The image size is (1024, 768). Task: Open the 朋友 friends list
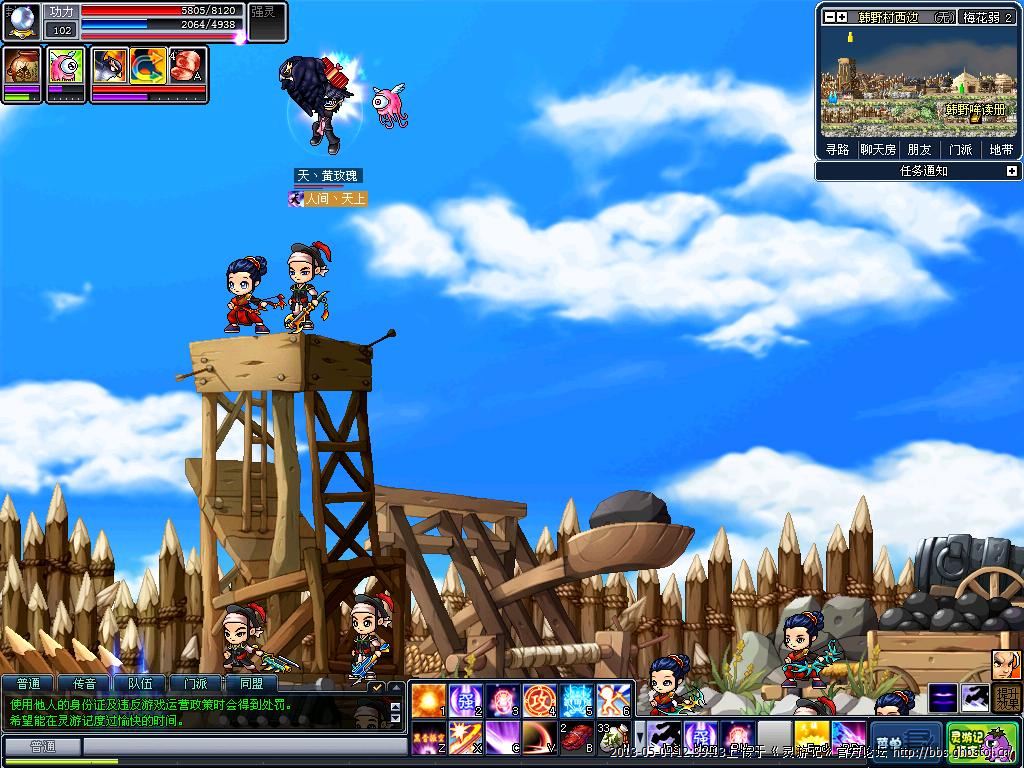coord(919,150)
